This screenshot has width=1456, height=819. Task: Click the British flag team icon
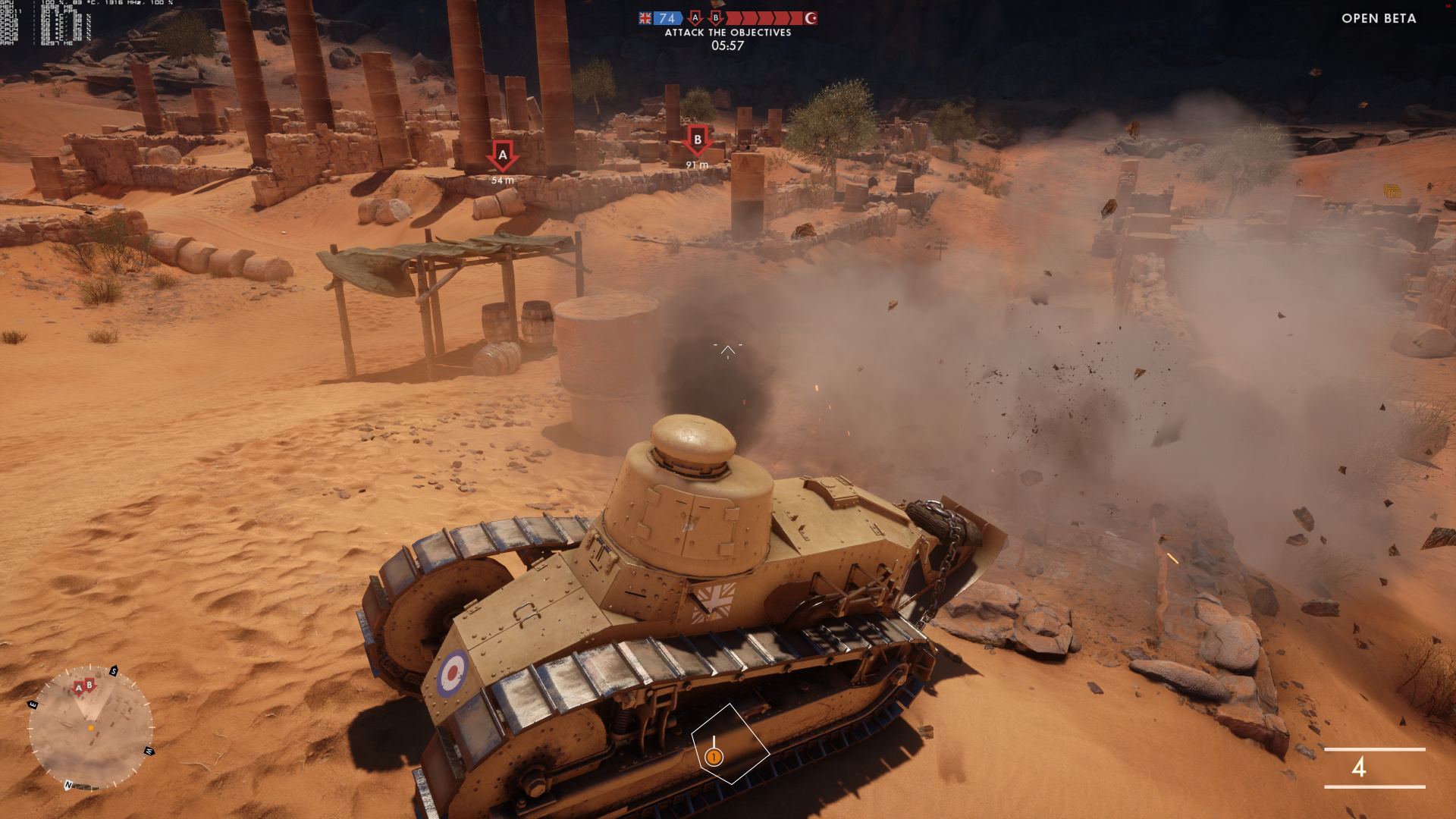(x=645, y=18)
